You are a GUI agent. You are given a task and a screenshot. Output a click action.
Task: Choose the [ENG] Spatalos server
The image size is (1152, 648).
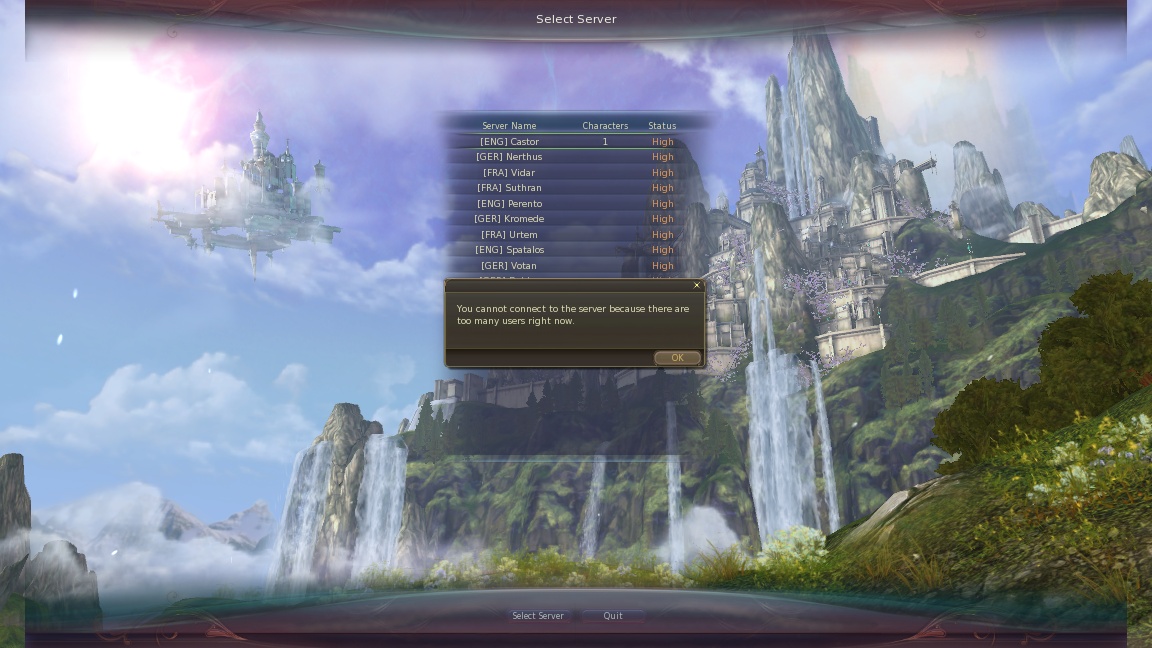pos(509,250)
